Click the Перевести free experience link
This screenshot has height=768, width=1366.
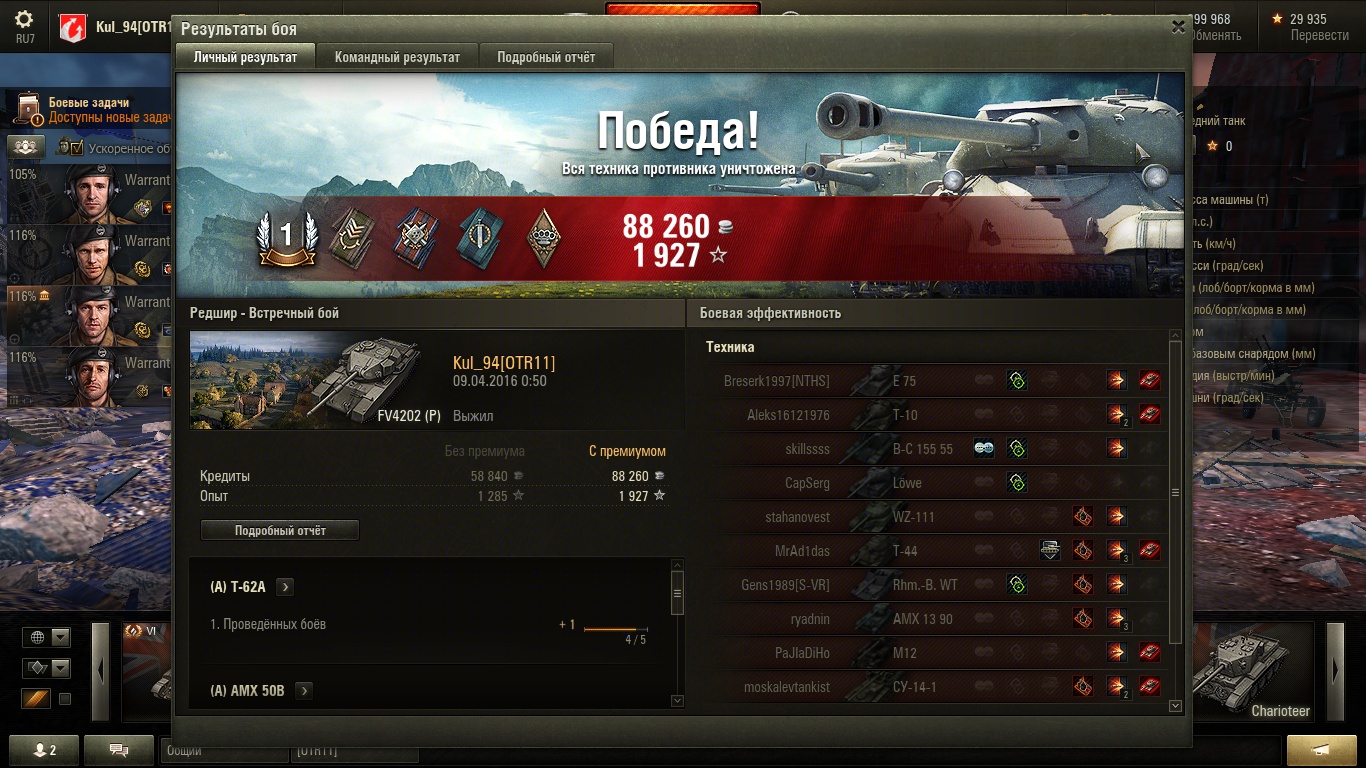[x=1319, y=35]
